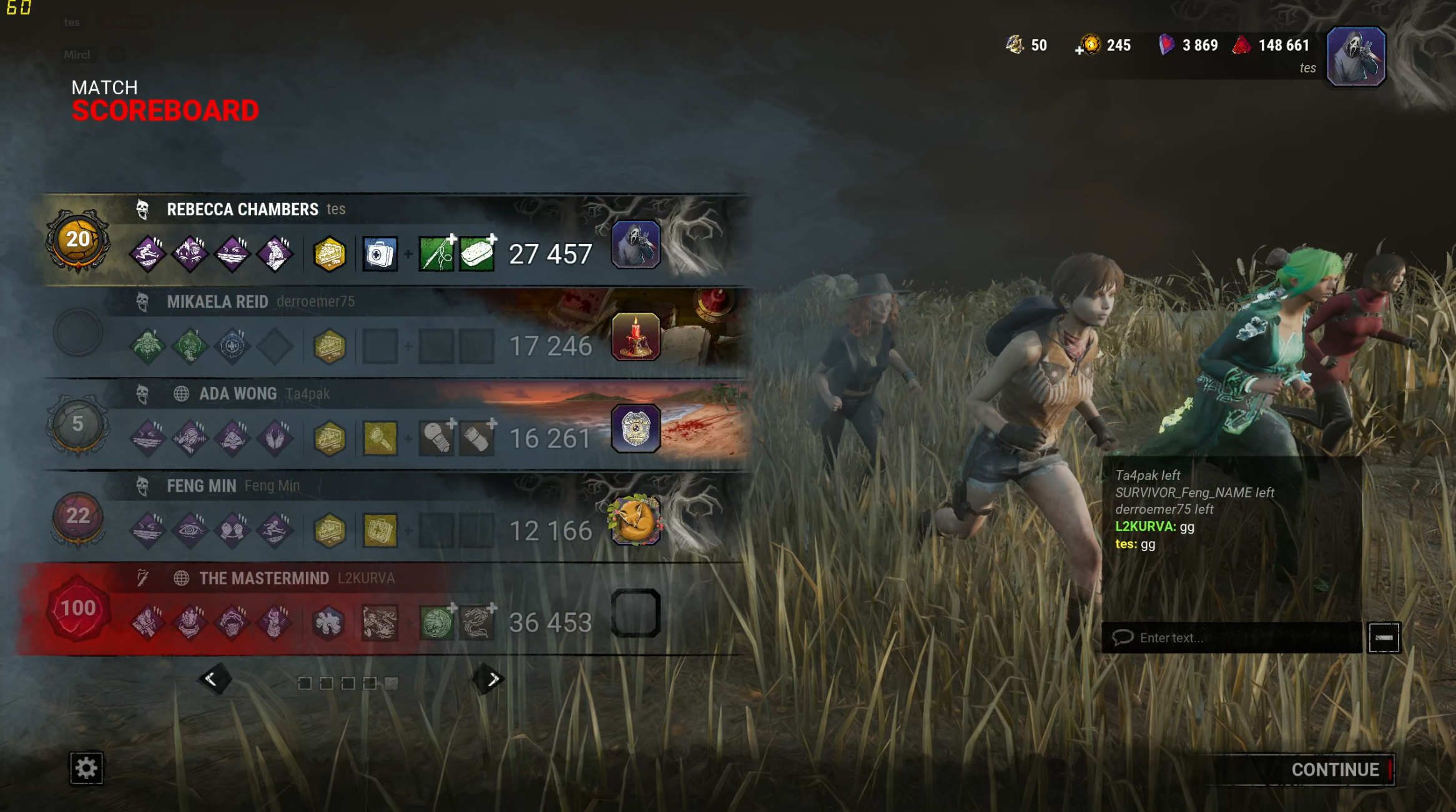The width and height of the screenshot is (1456, 812).
Task: Click the chat text entry field
Action: coord(1242,638)
